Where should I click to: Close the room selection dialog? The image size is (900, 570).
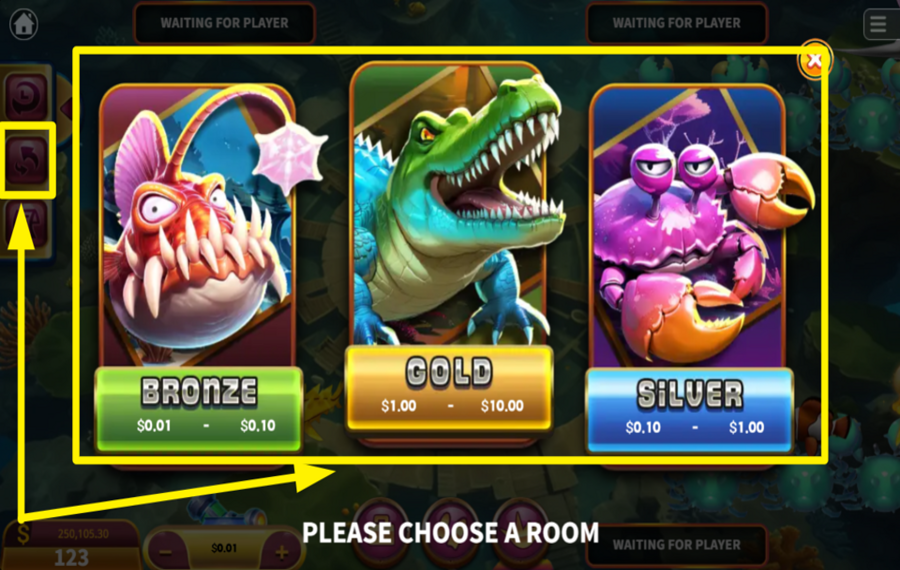coord(815,61)
